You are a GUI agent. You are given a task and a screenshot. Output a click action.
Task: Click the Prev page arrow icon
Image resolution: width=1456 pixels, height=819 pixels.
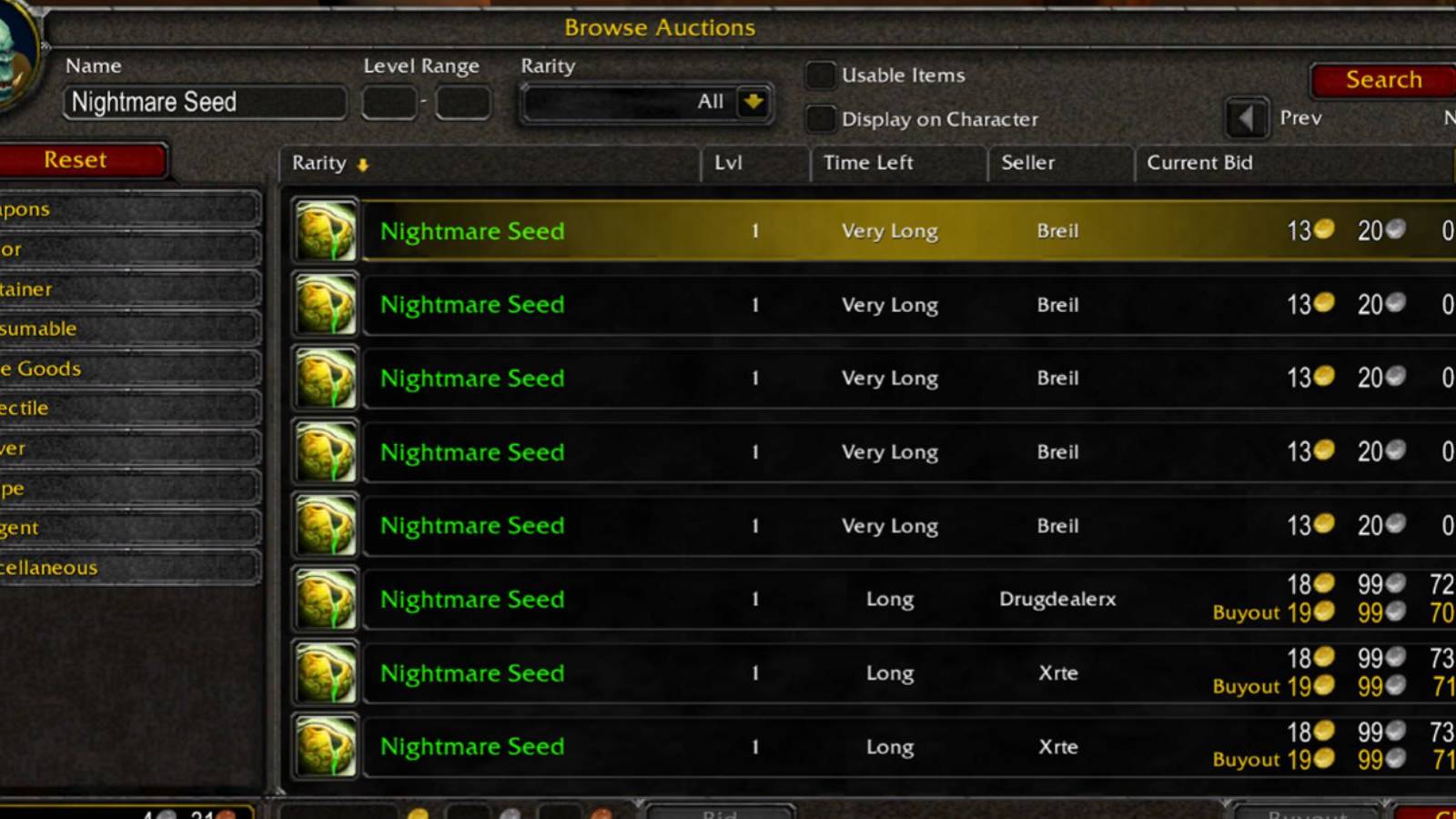pos(1245,118)
